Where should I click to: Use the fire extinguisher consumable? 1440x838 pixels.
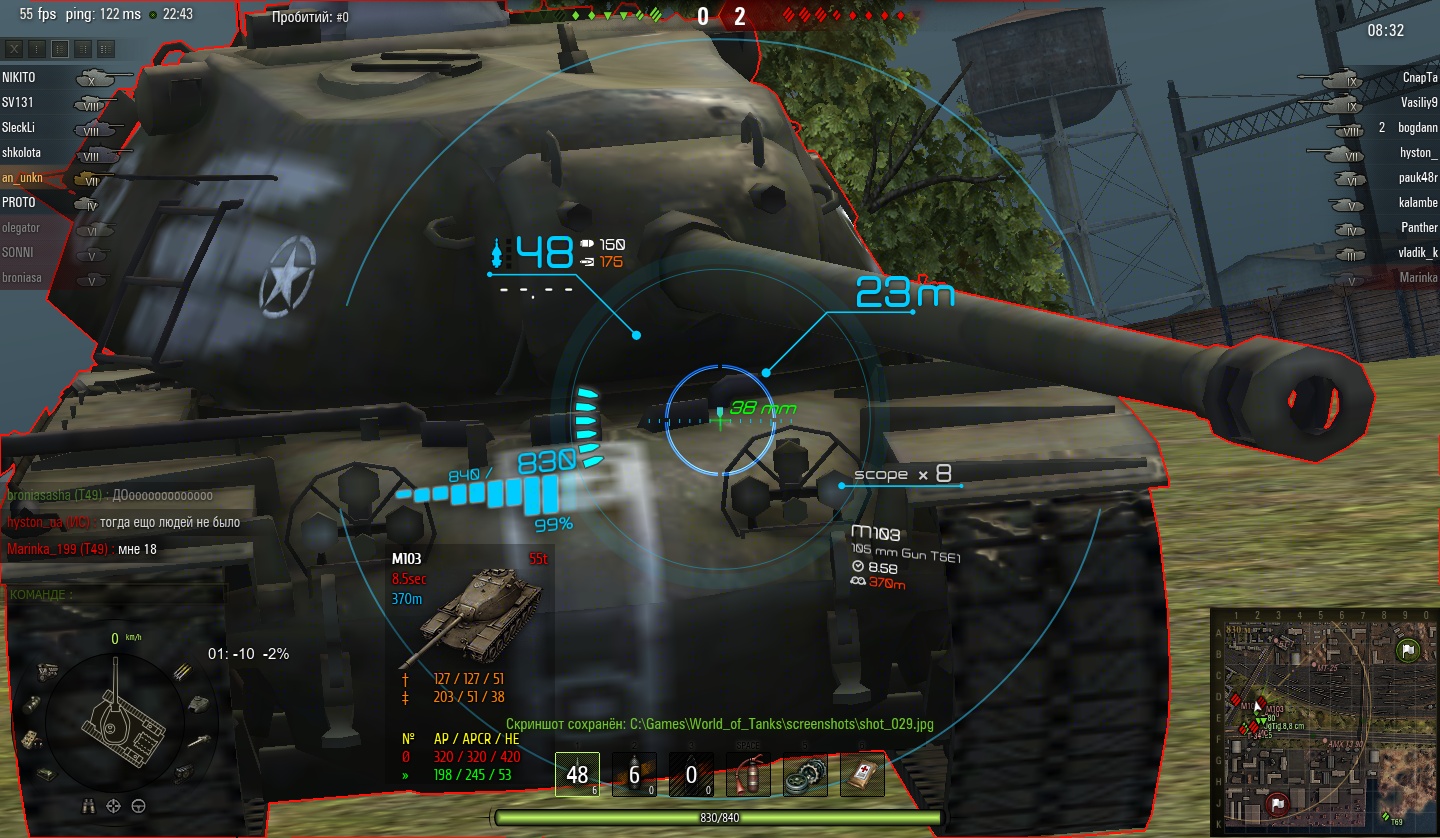pyautogui.click(x=748, y=774)
